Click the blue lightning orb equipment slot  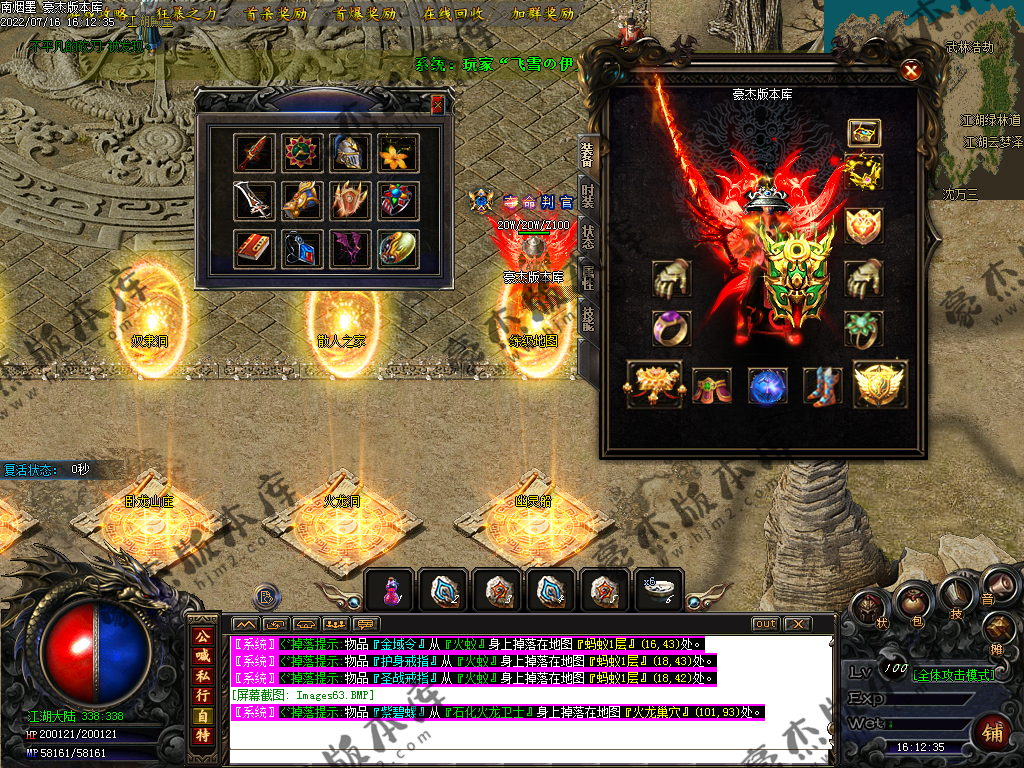tap(768, 386)
